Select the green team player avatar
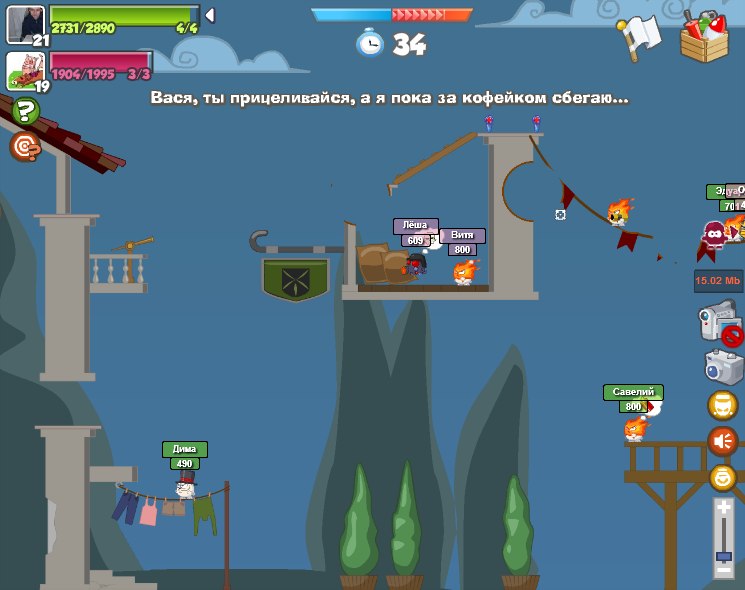The image size is (745, 590). pyautogui.click(x=25, y=23)
